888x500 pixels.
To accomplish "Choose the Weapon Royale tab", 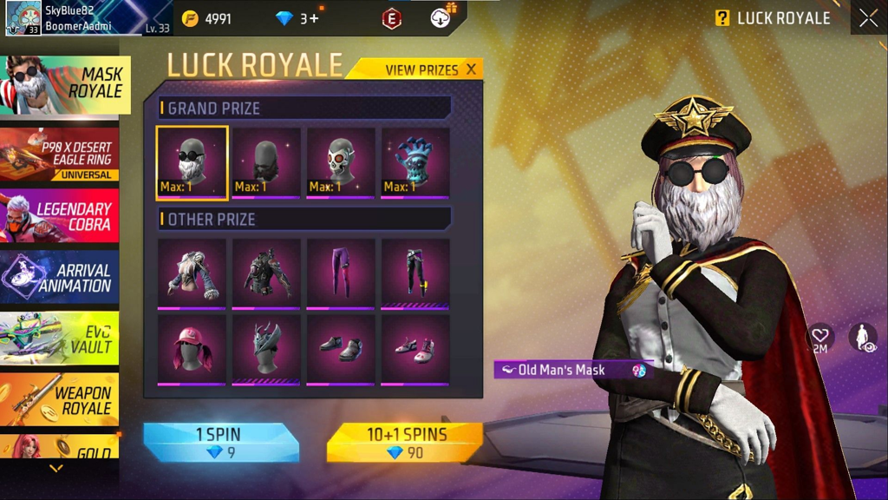I will coord(59,400).
